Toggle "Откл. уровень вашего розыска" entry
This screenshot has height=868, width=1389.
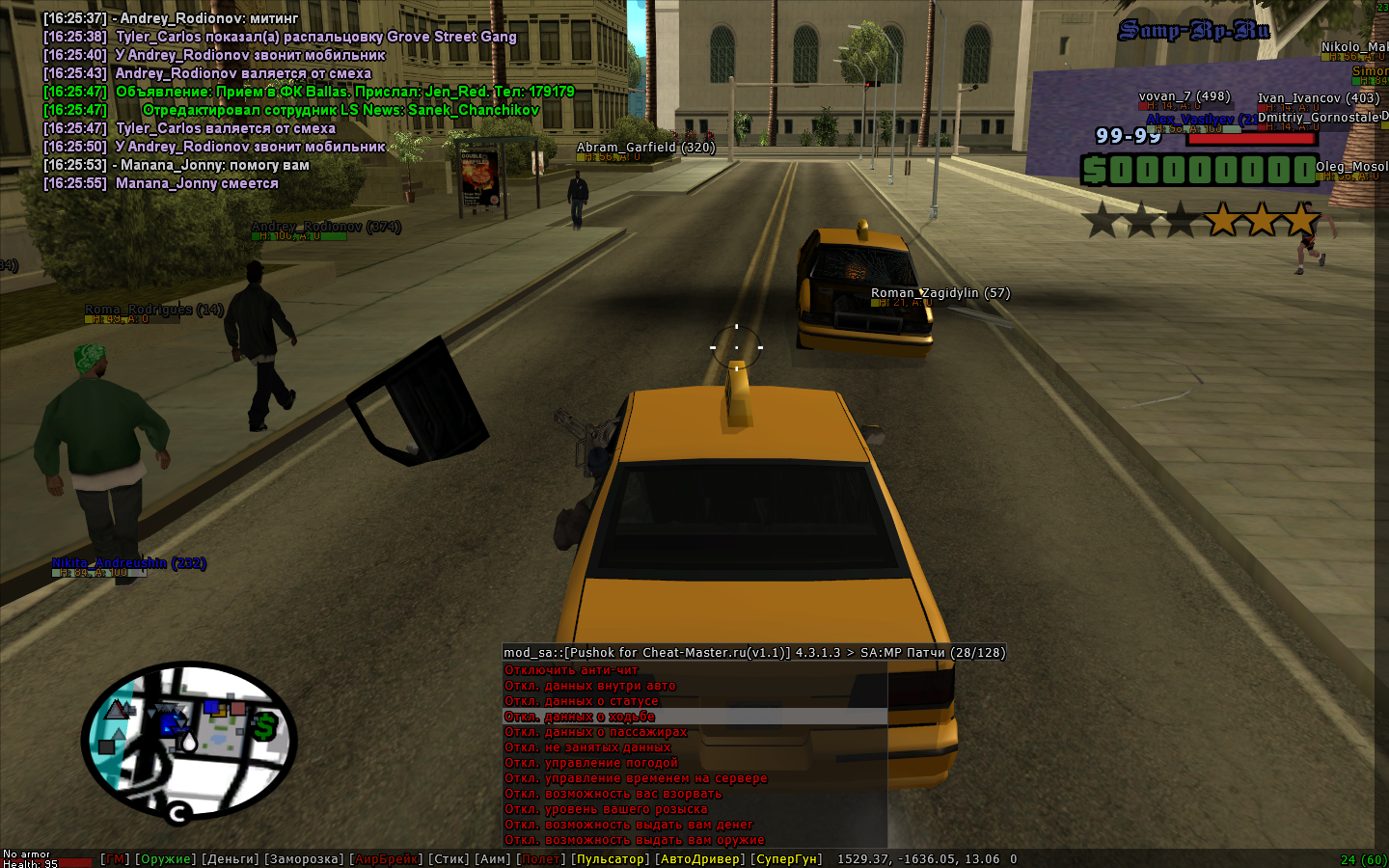coord(606,809)
